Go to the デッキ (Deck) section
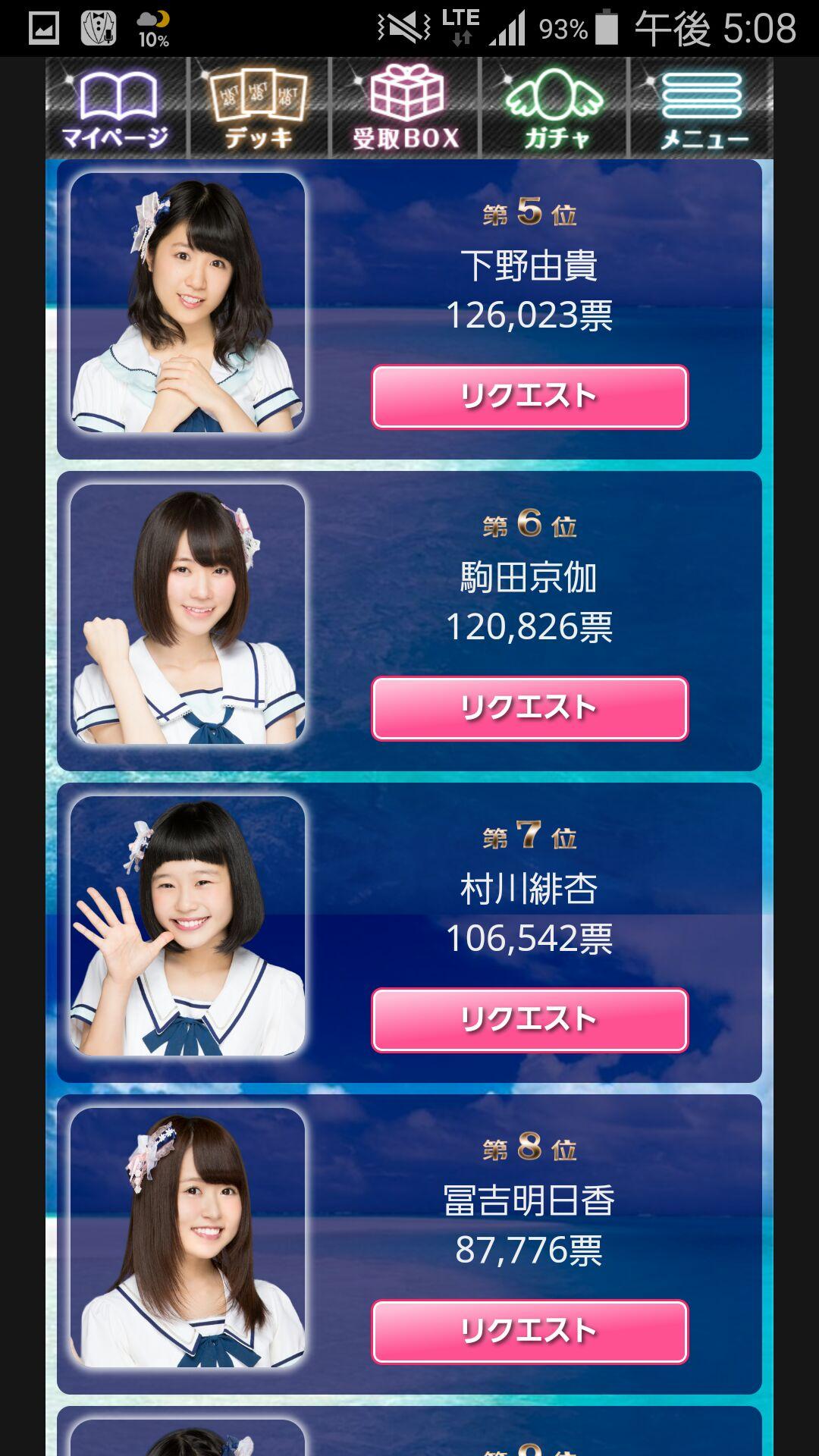This screenshot has height=1456, width=819. pos(259,108)
